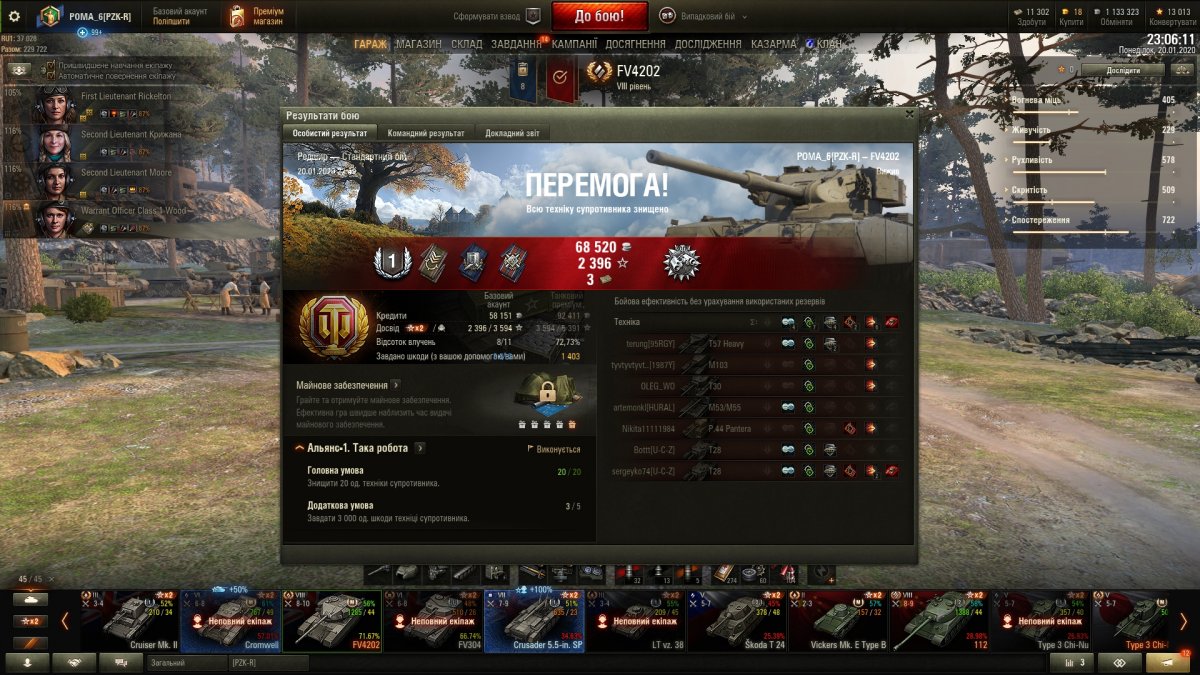Switch to 'Командний результат' tab
Screen dimensions: 1200x675
point(426,133)
